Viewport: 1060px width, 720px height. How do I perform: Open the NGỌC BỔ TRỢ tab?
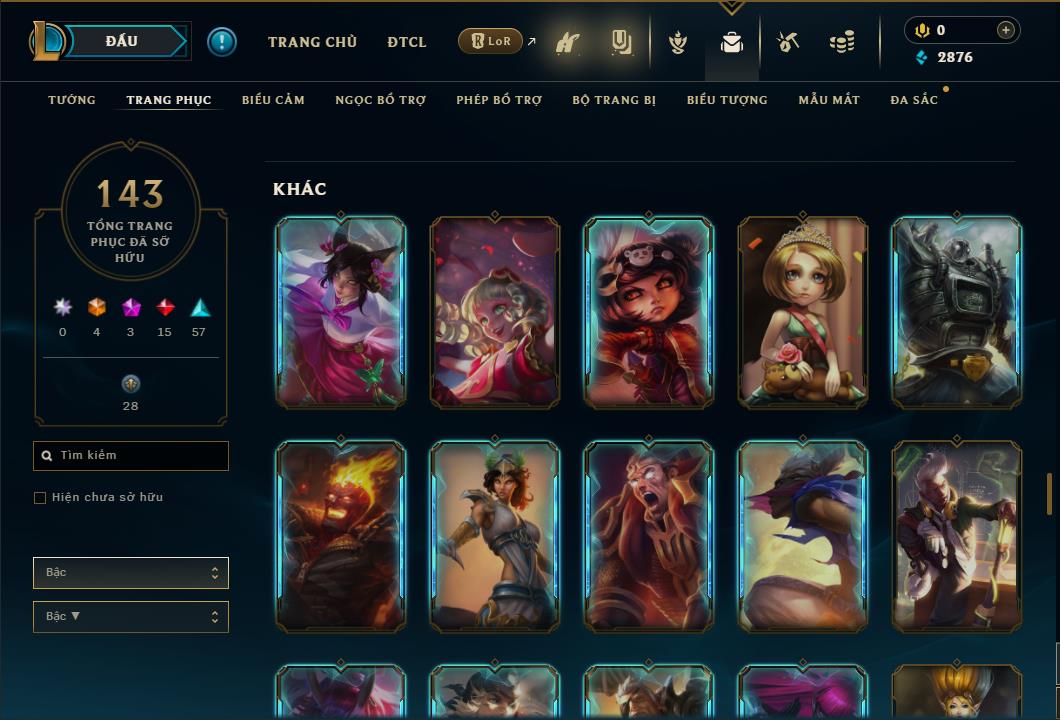pos(380,100)
